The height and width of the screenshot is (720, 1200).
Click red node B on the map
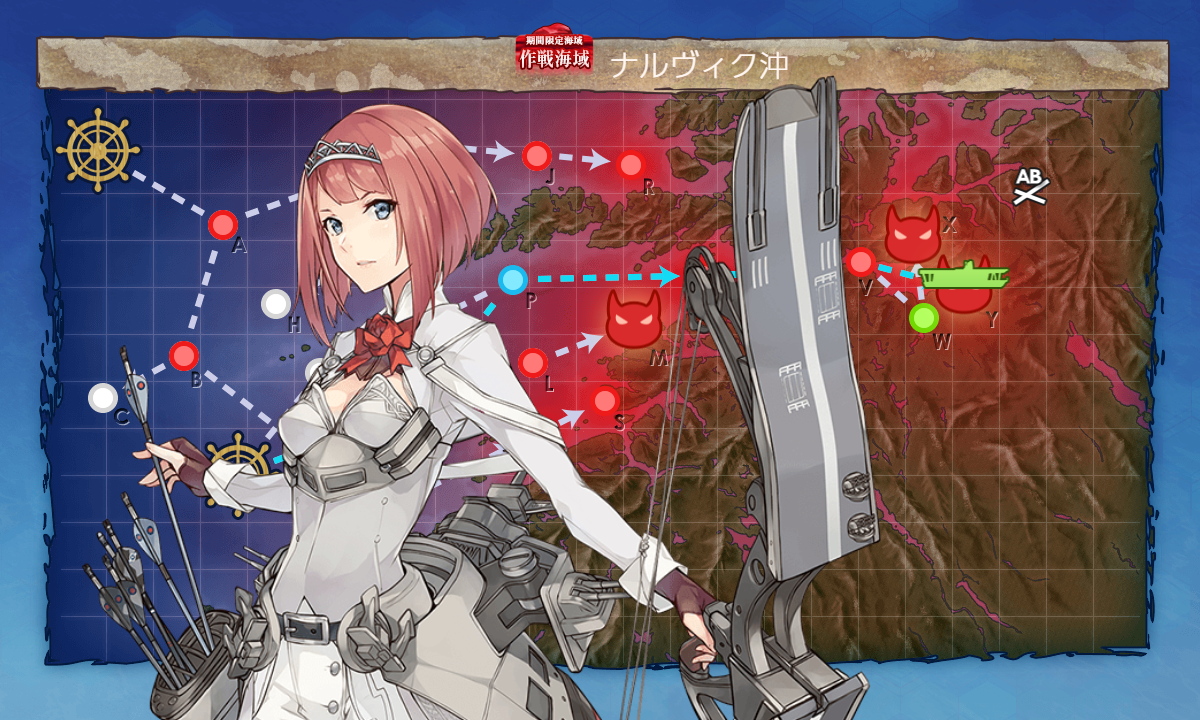click(x=184, y=355)
